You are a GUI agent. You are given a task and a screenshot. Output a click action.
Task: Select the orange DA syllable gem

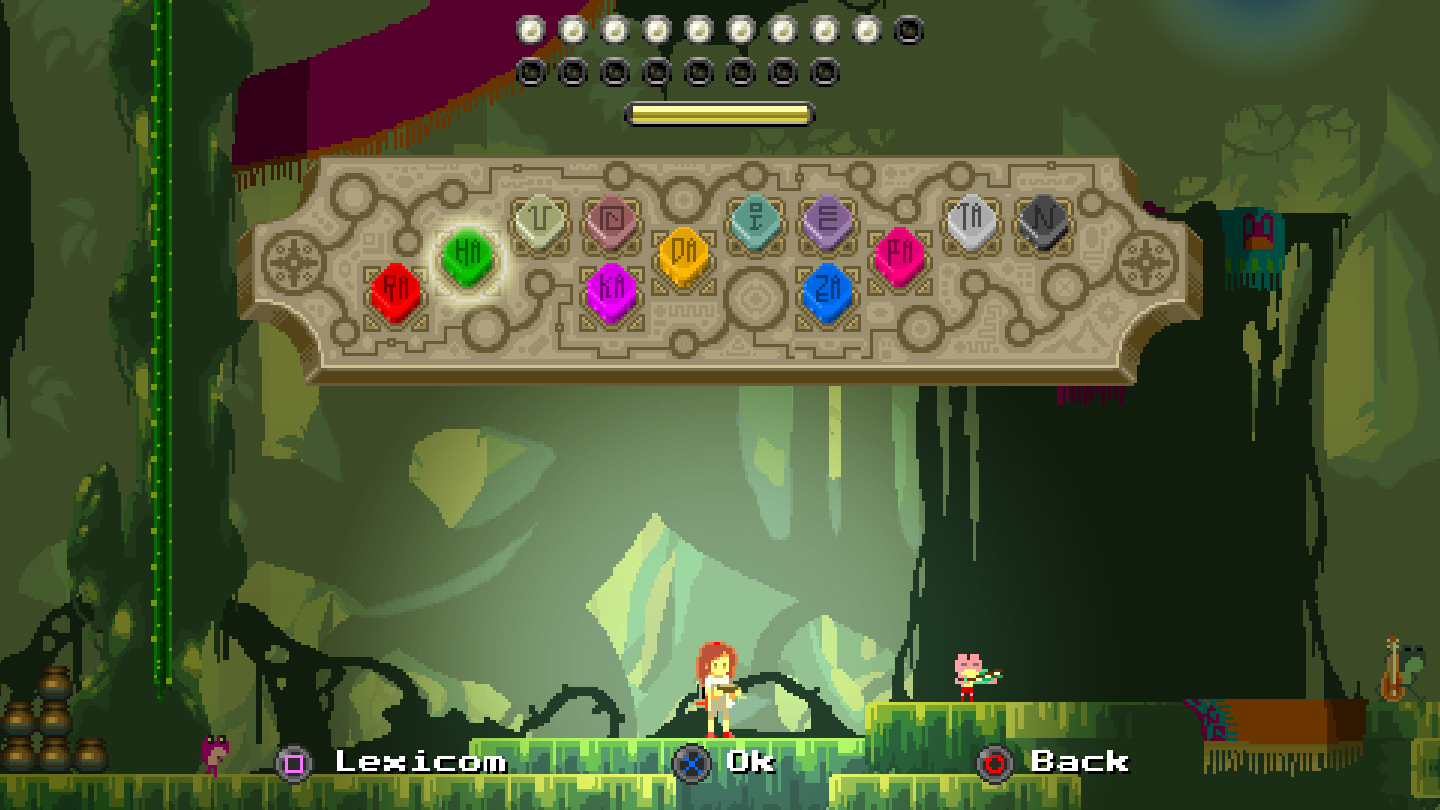[x=684, y=253]
